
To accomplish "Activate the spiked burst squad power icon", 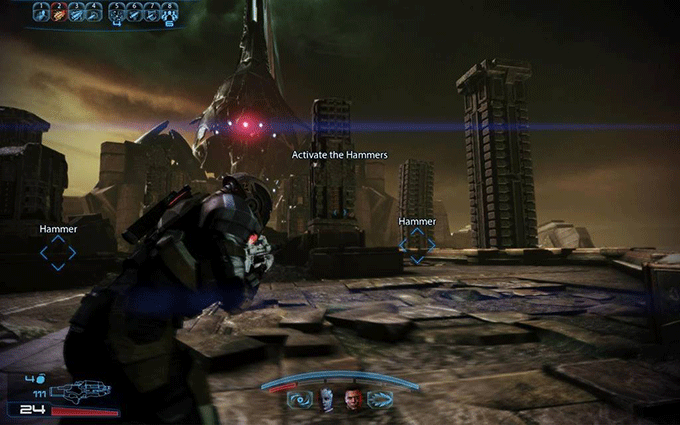I will coord(380,401).
